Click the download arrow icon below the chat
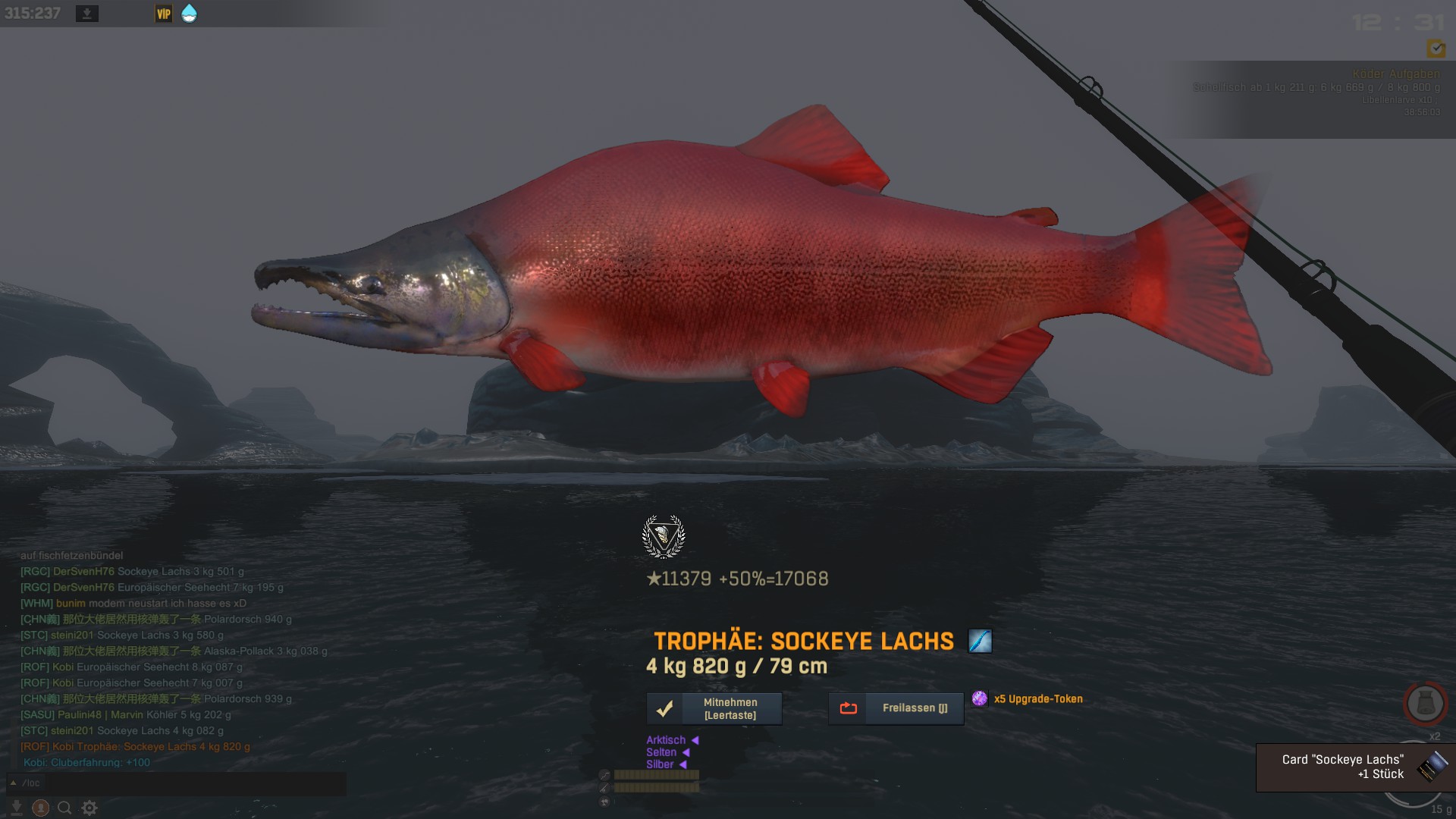 pos(17,808)
